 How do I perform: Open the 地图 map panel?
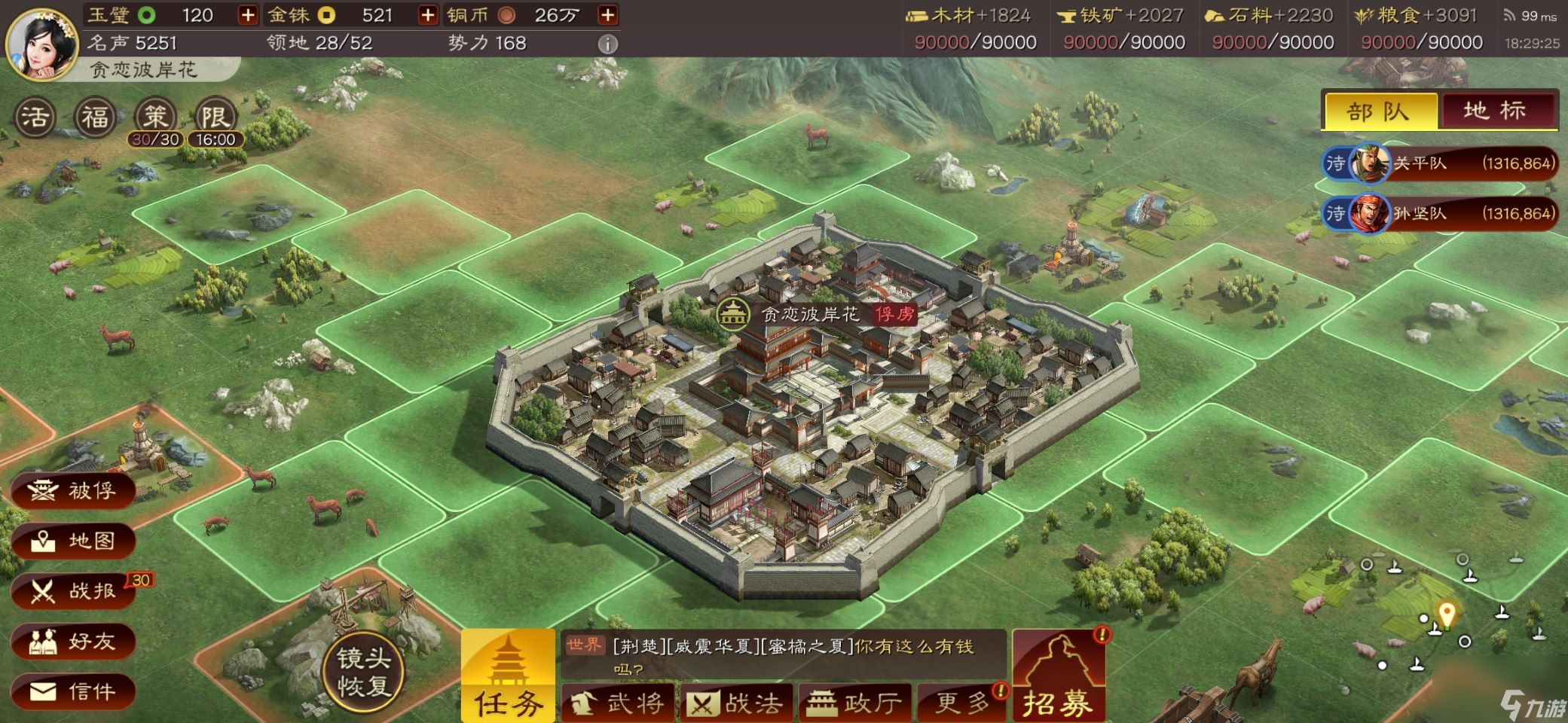pyautogui.click(x=73, y=541)
